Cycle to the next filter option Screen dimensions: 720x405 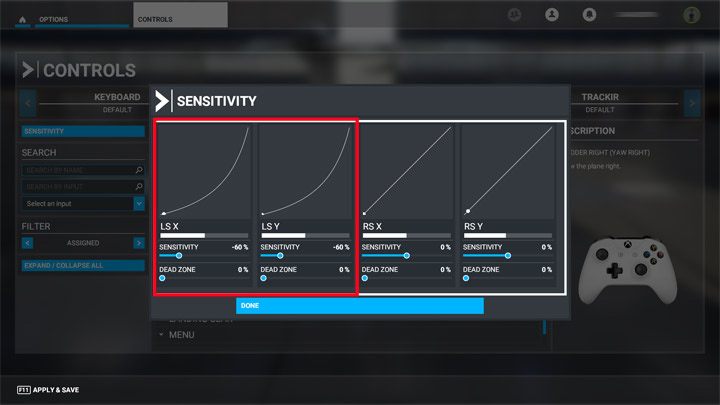tap(138, 243)
